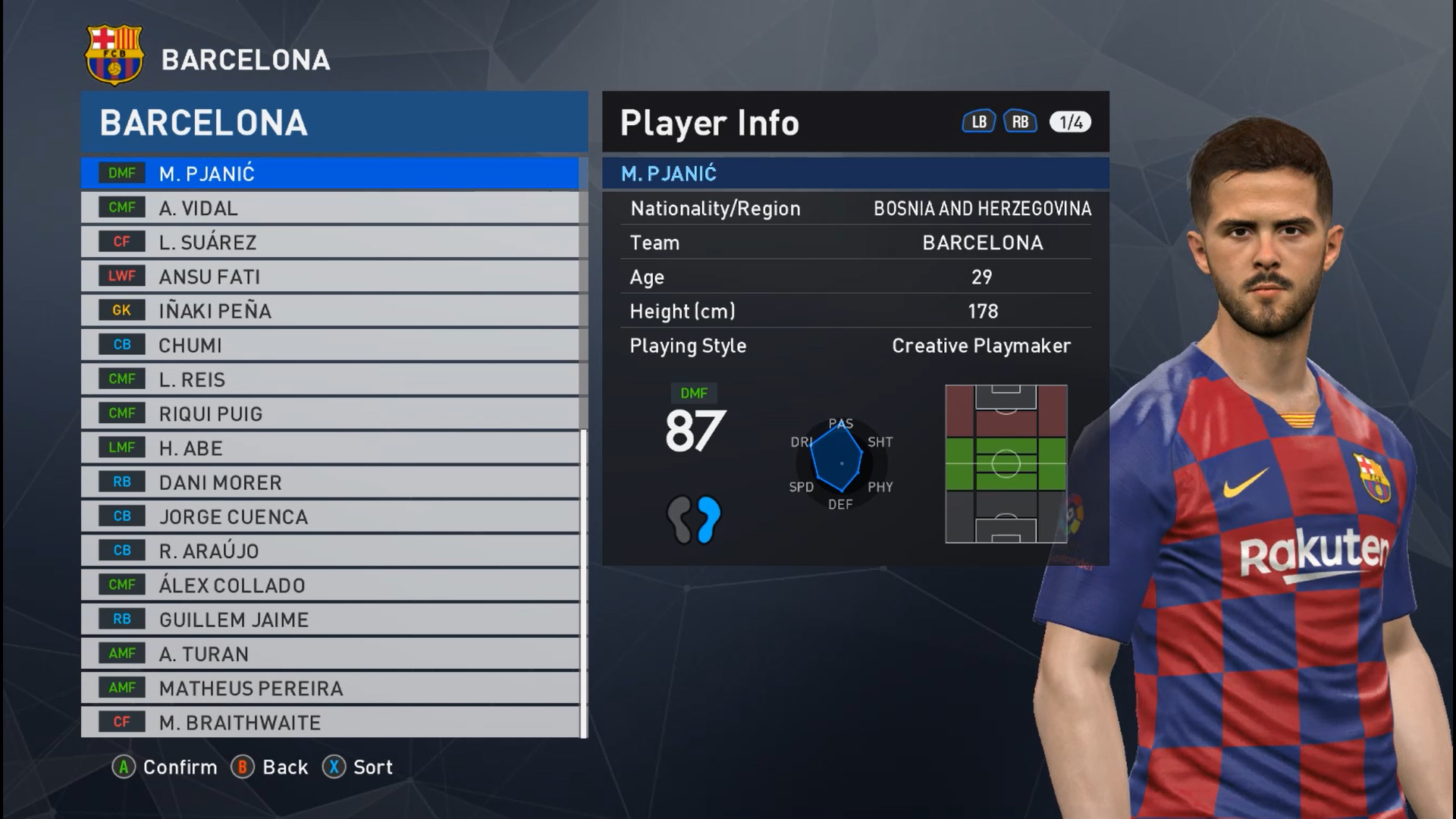This screenshot has height=819, width=1456.
Task: Click the 1/4 page indicator
Action: pyautogui.click(x=1069, y=121)
